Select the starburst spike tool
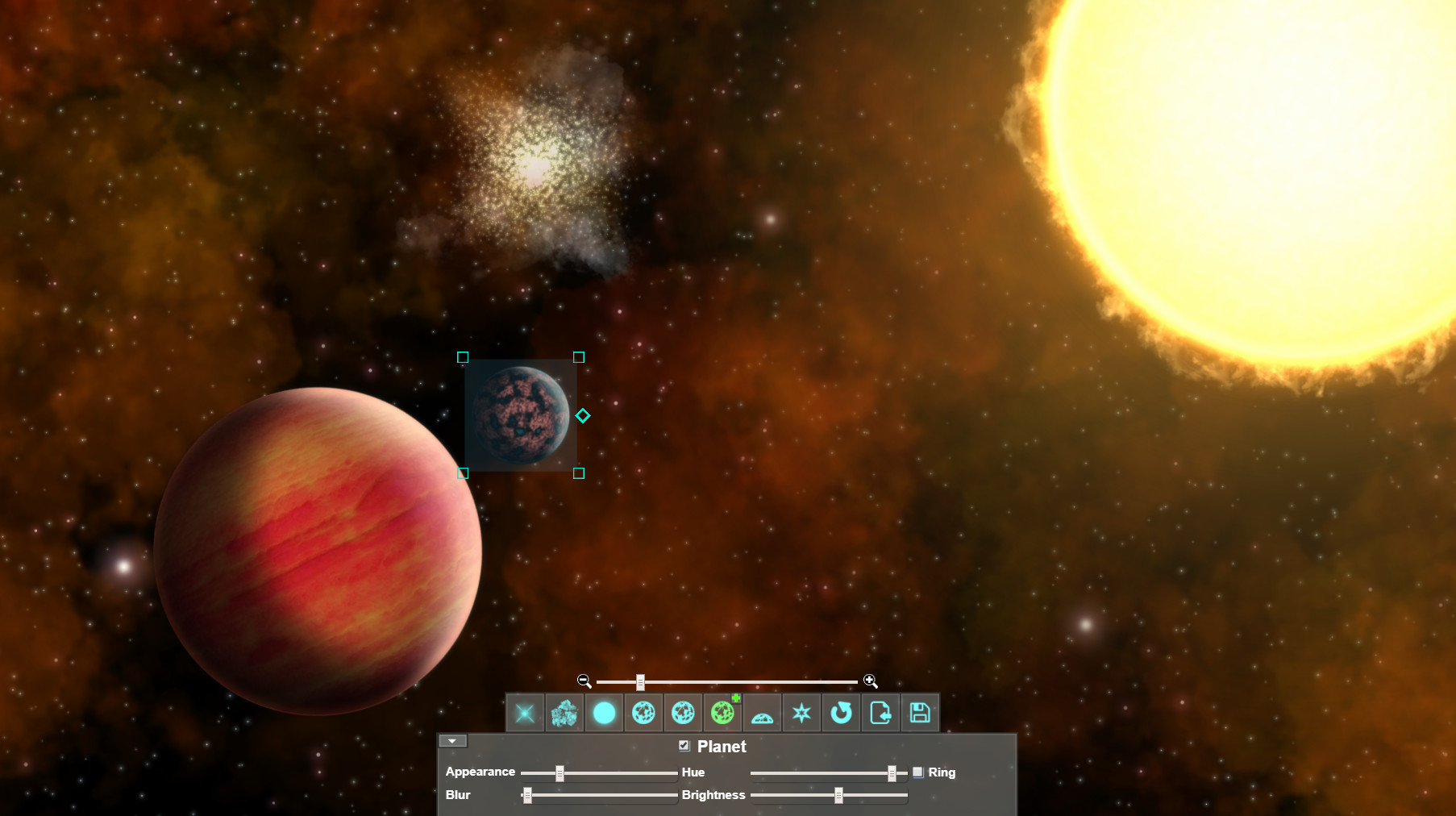1456x816 pixels. tap(801, 712)
